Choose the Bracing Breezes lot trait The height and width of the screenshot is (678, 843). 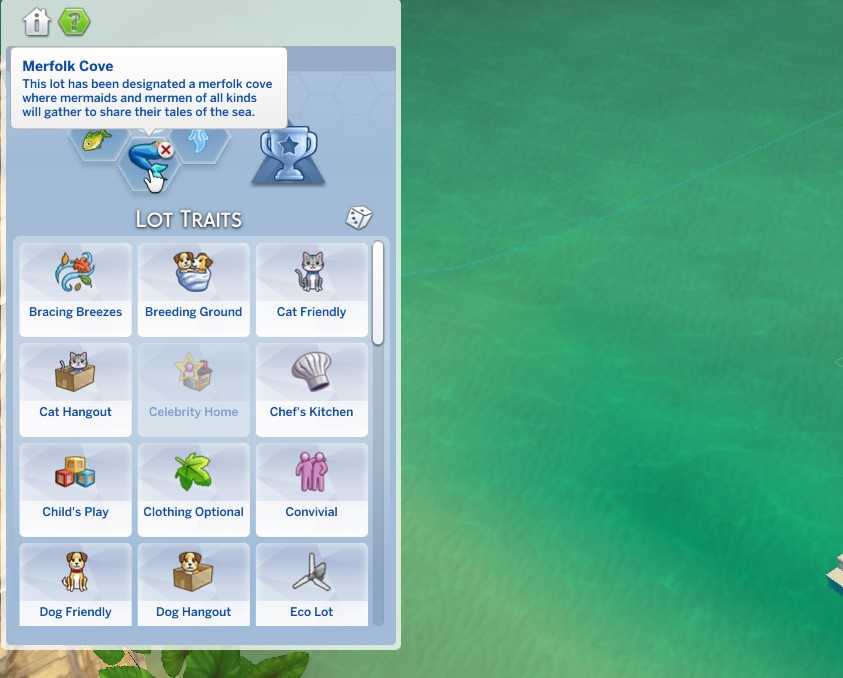click(76, 289)
